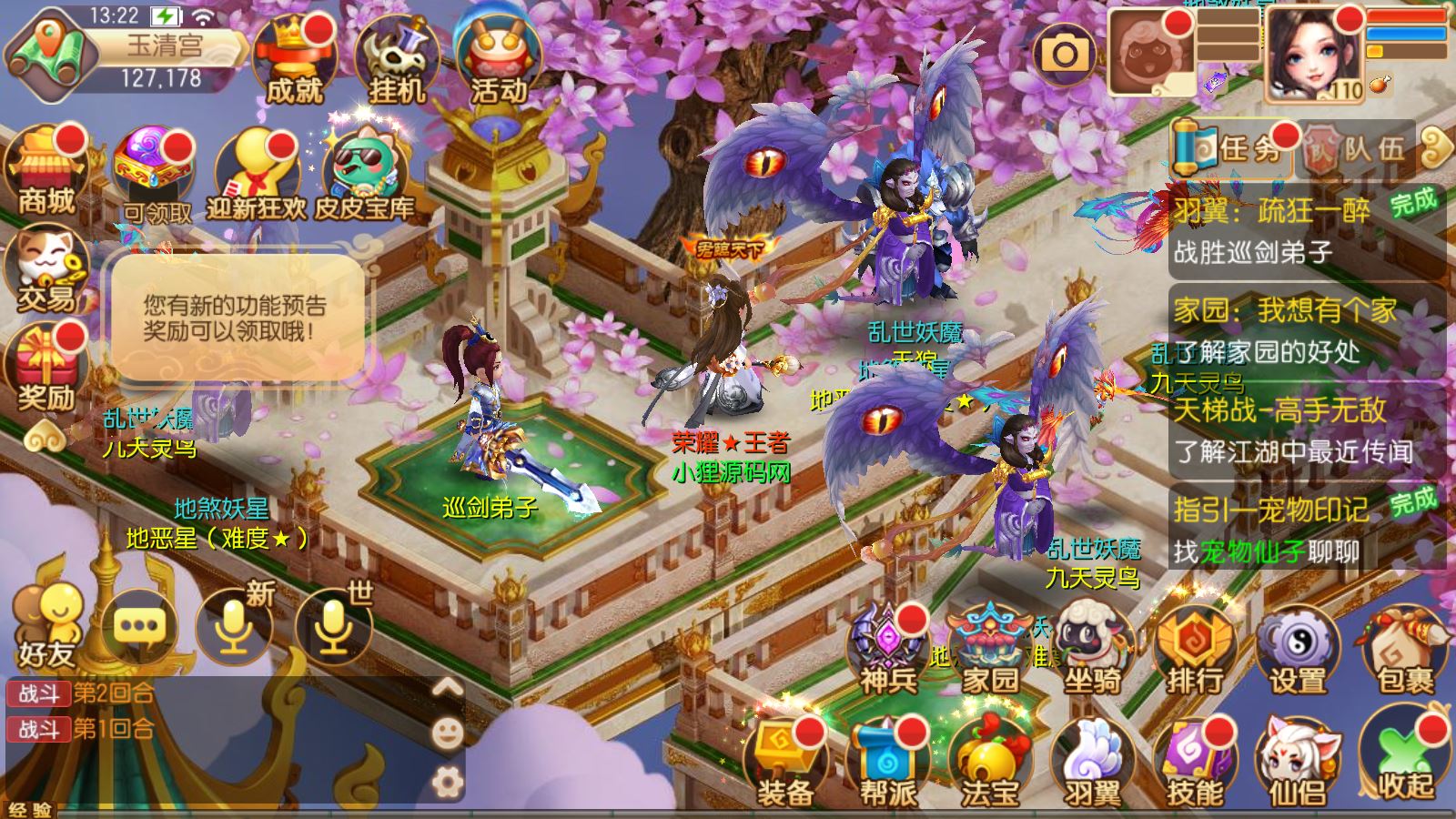Collapse the menu with 收起 button
The width and height of the screenshot is (1456, 819).
[1404, 763]
